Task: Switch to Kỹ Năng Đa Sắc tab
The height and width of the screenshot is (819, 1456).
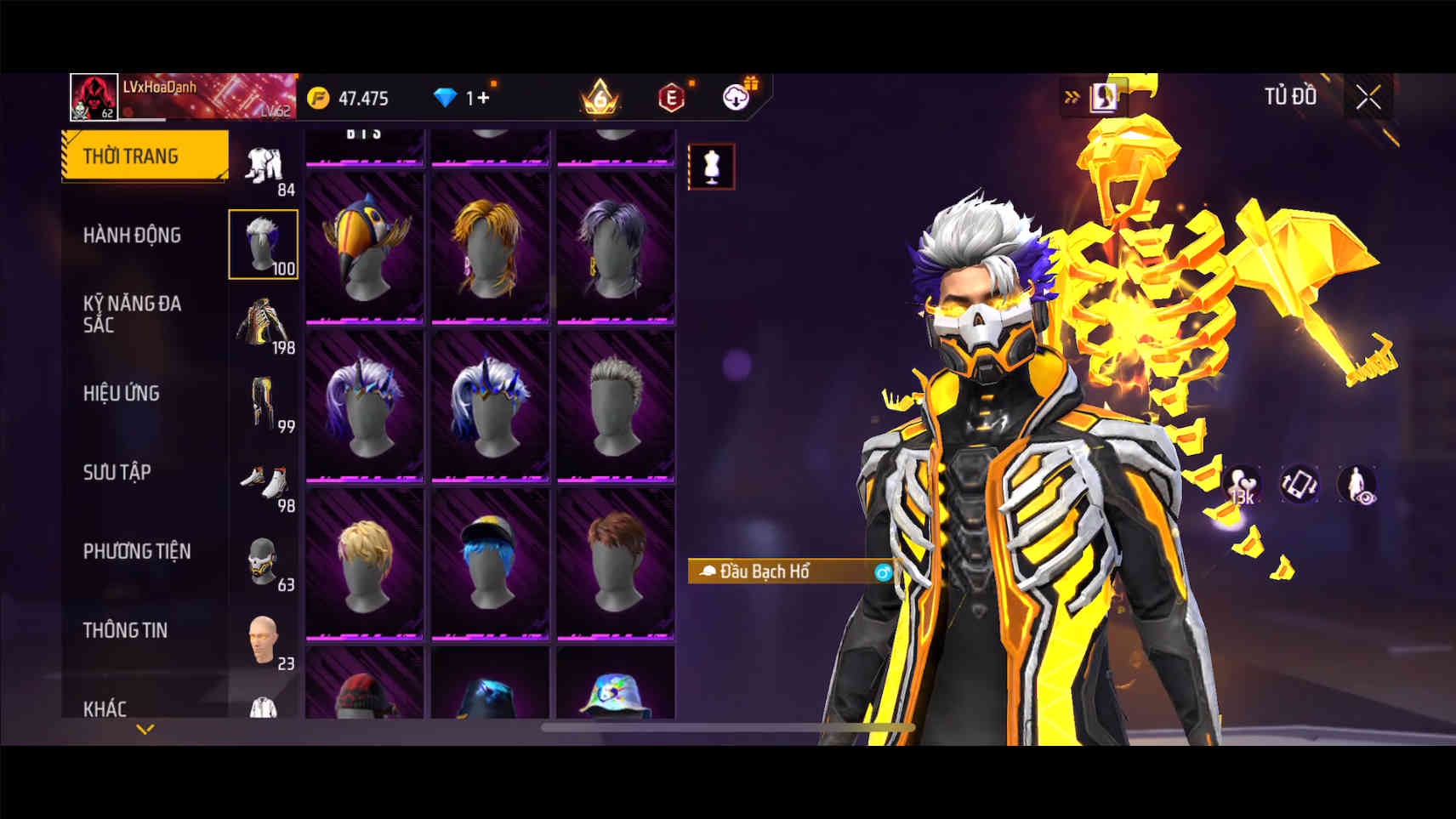Action: [132, 314]
